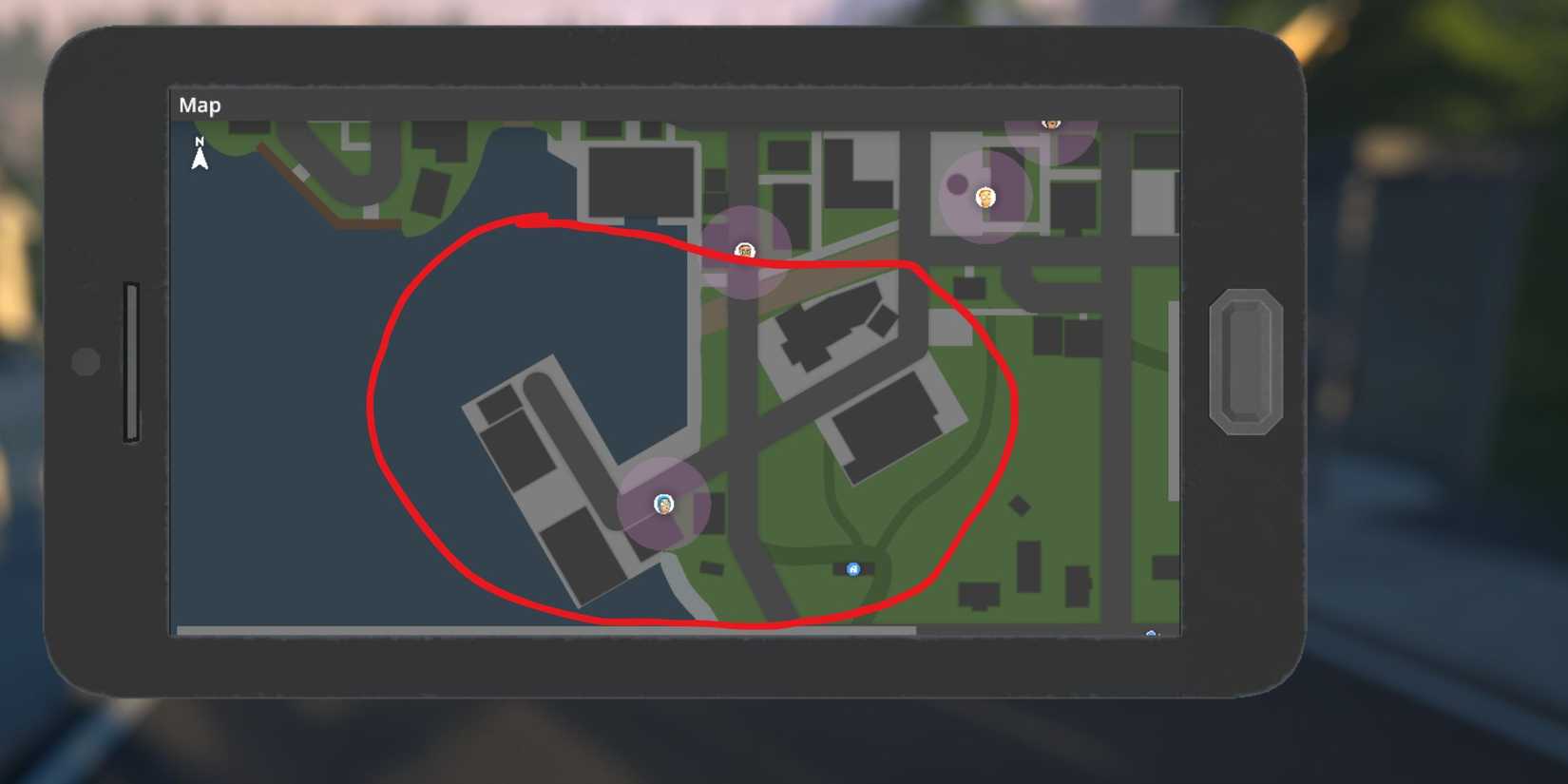Click the character marker on the northern road
Screen dimensions: 1568x784
point(745,249)
